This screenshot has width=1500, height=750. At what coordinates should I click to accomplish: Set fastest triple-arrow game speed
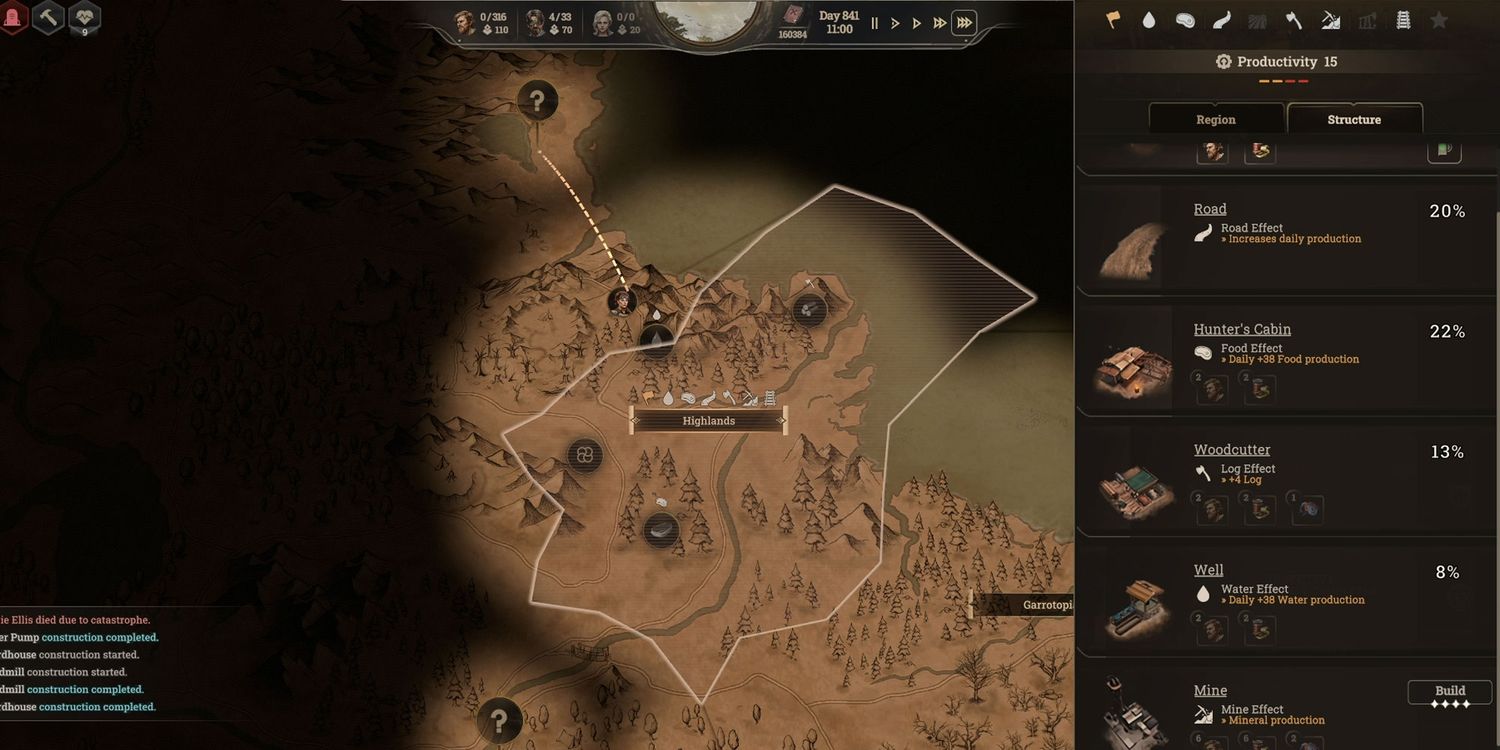pyautogui.click(x=964, y=23)
